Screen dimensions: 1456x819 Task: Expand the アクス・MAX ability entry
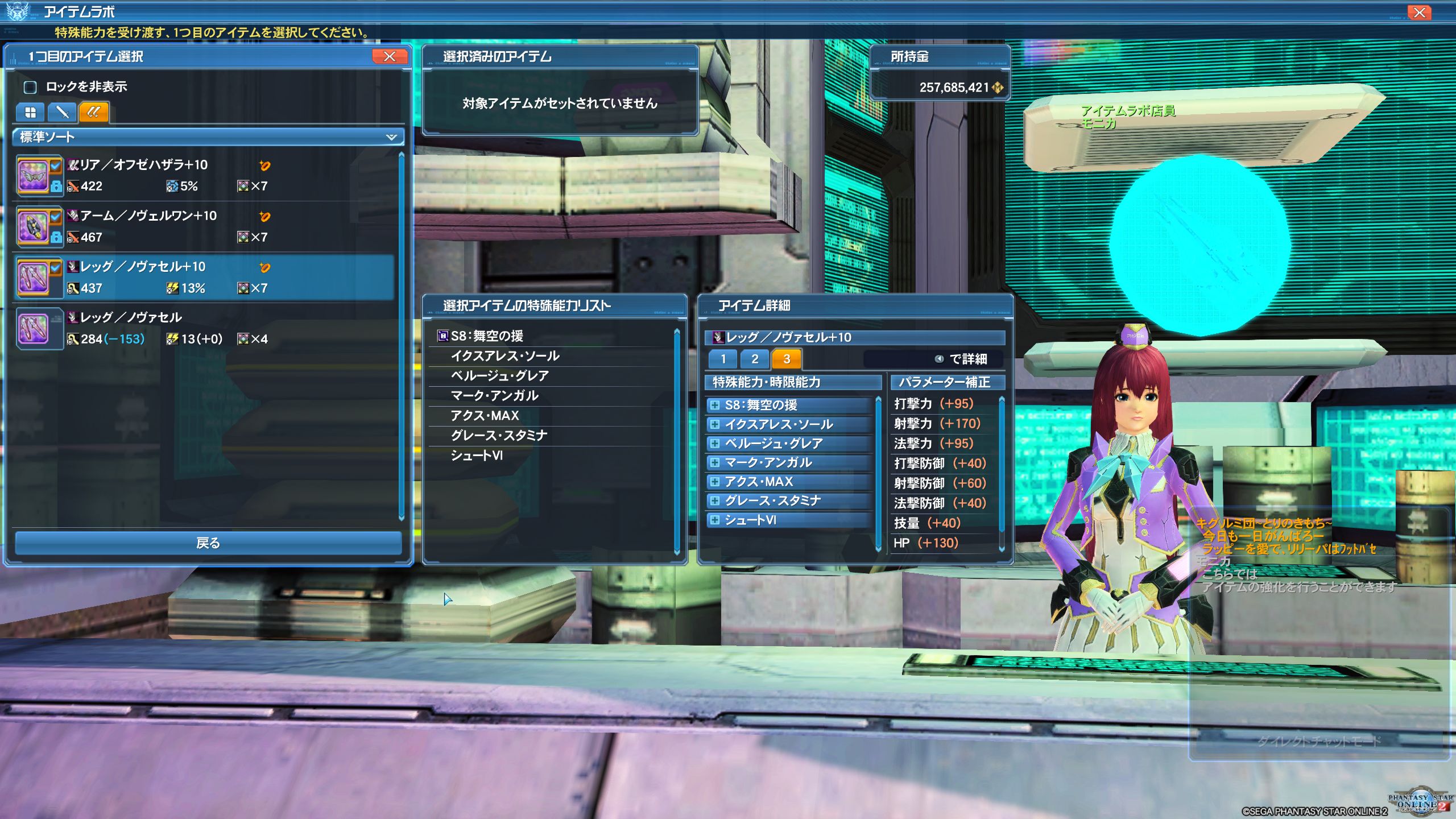pyautogui.click(x=715, y=482)
